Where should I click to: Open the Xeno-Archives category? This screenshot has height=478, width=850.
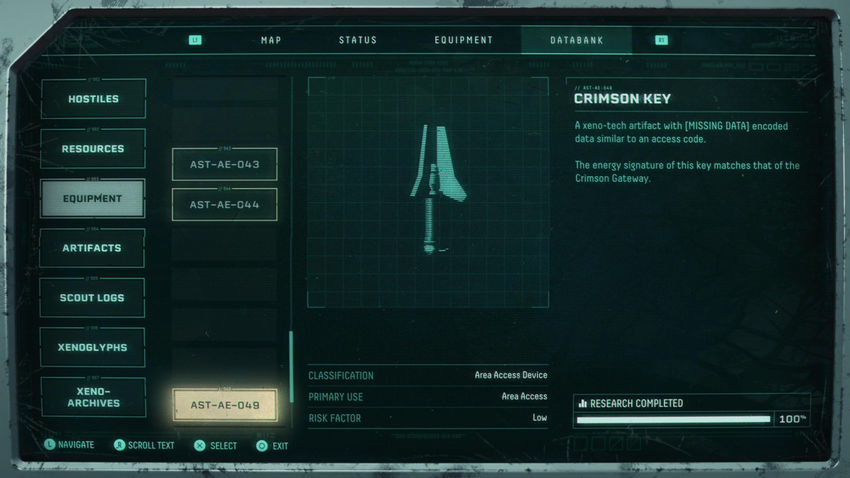(x=93, y=397)
